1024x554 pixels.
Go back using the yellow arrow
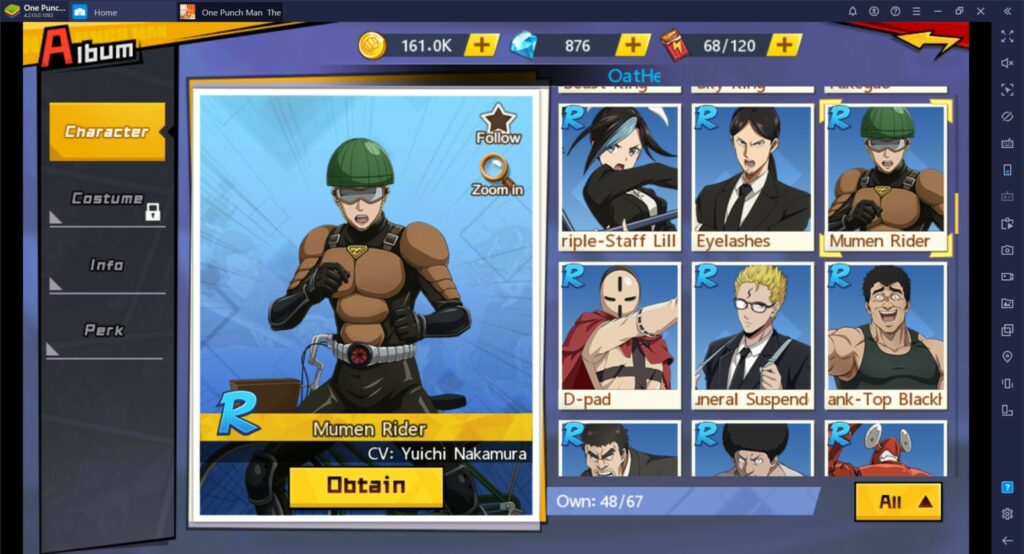click(927, 43)
